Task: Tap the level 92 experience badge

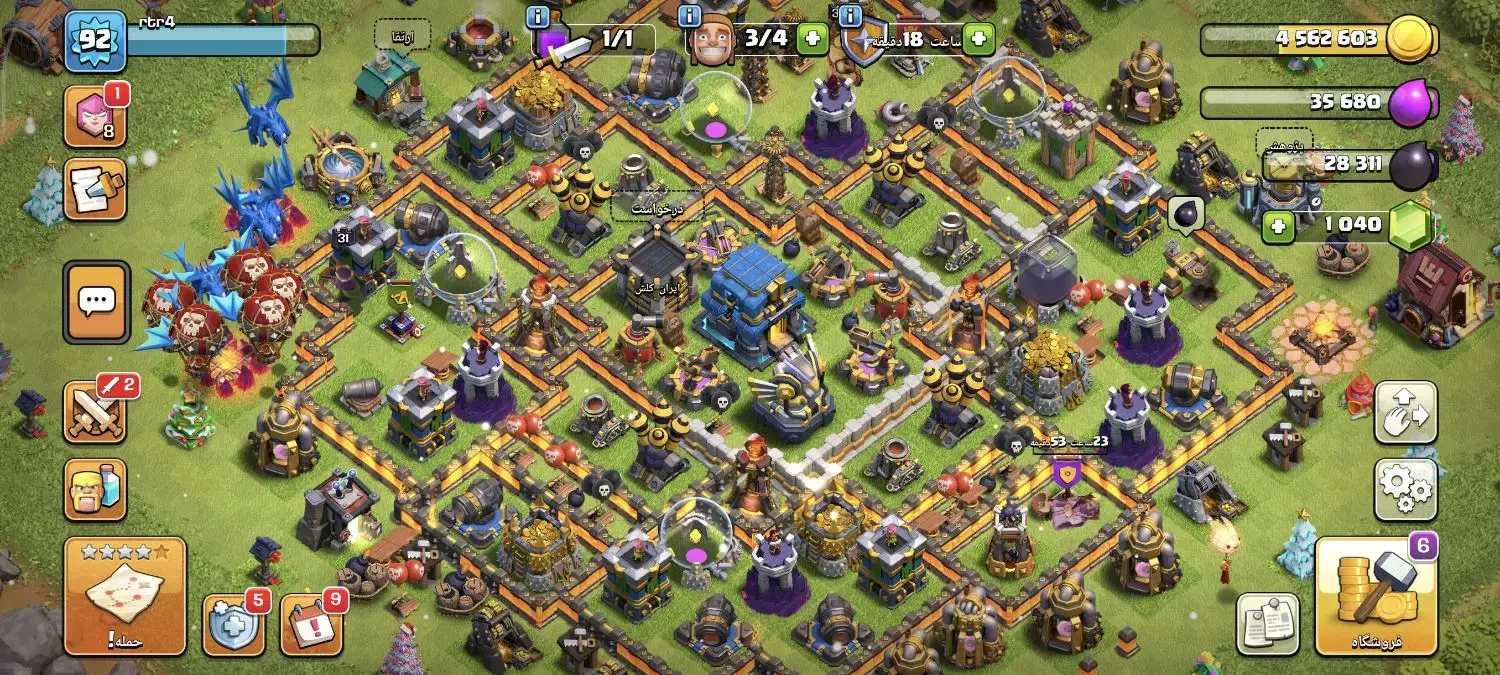Action: click(x=95, y=41)
